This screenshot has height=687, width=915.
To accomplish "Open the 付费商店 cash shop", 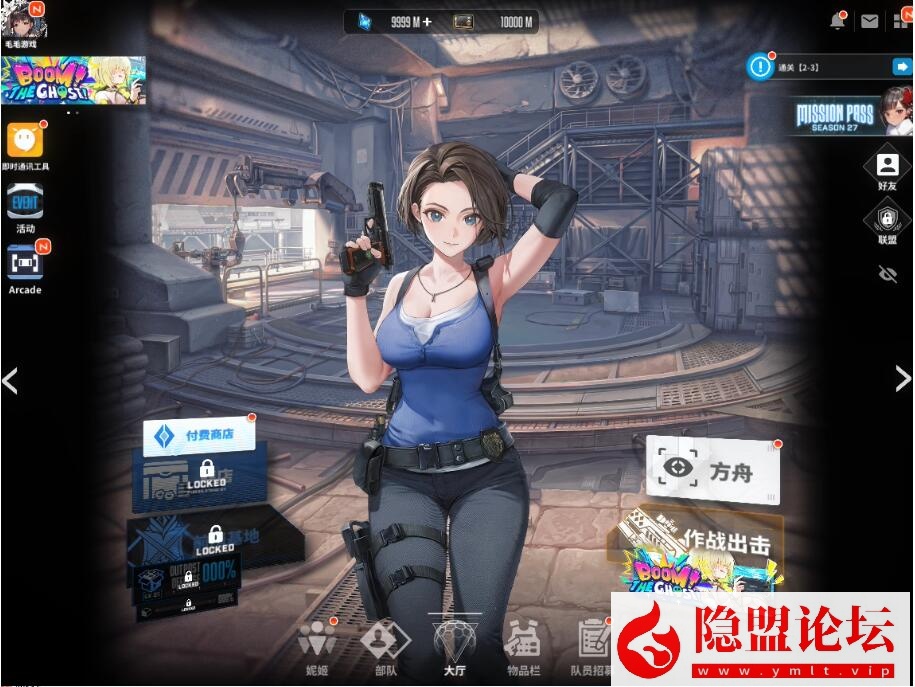I will click(198, 435).
